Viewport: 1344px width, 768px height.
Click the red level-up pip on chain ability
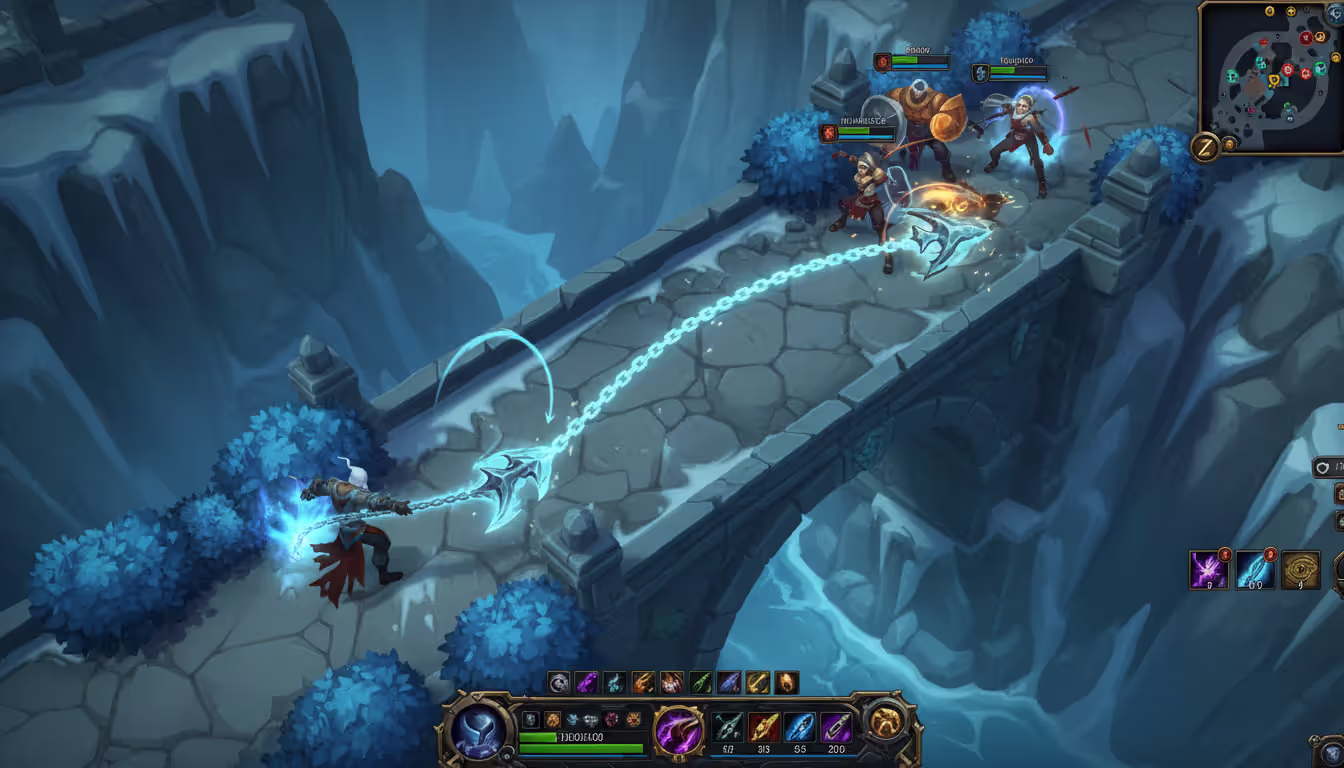1270,555
